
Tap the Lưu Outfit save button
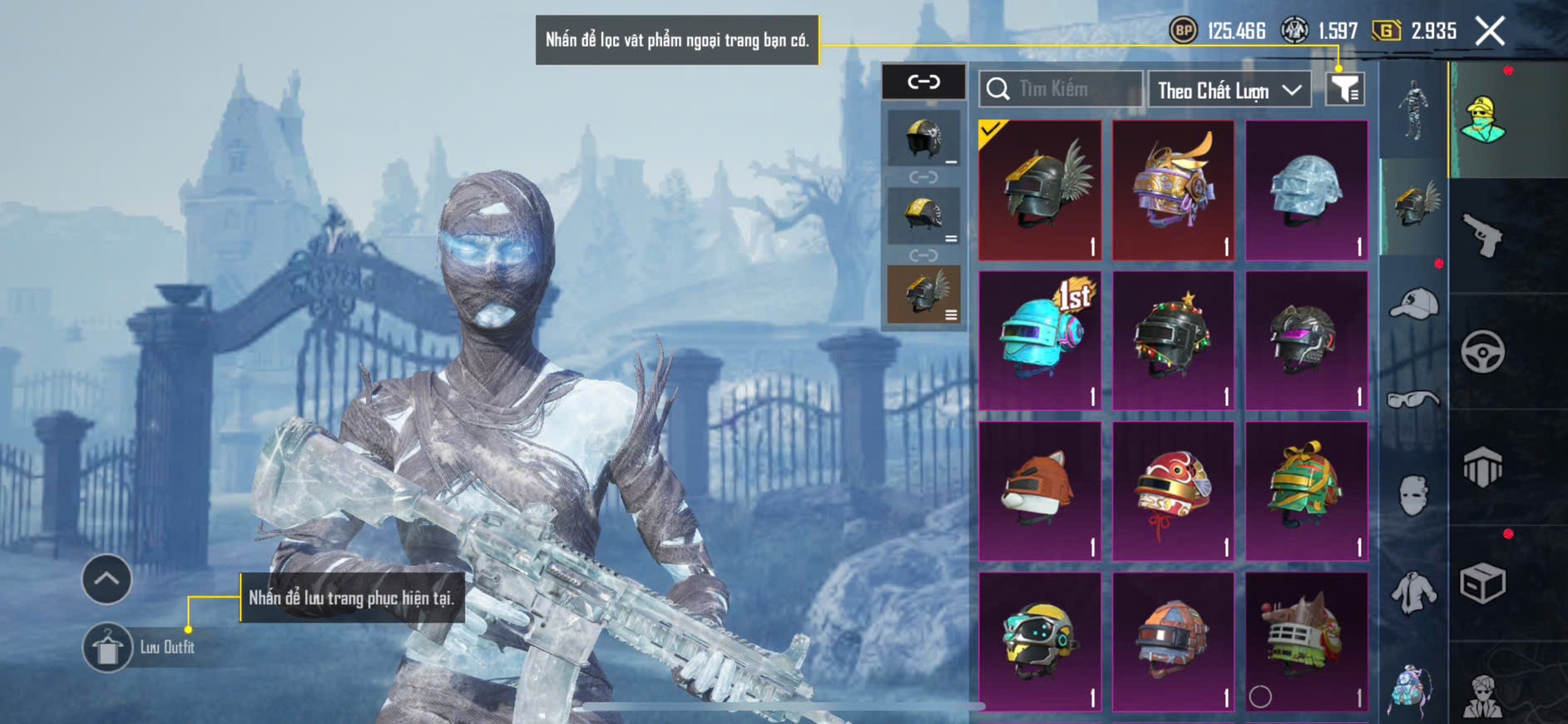108,647
